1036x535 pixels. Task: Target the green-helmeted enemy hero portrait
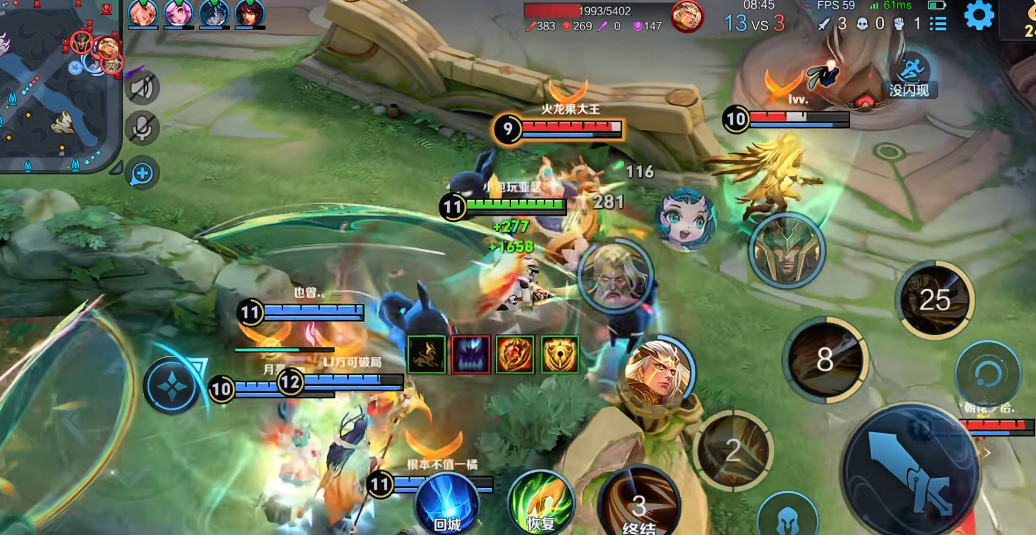(787, 250)
